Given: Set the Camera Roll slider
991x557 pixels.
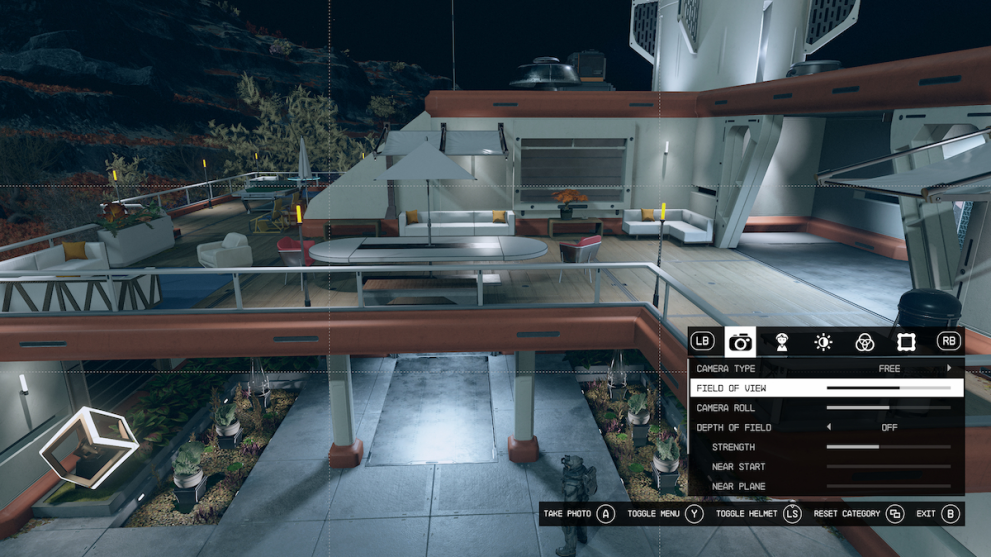Looking at the screenshot, I should click(888, 408).
